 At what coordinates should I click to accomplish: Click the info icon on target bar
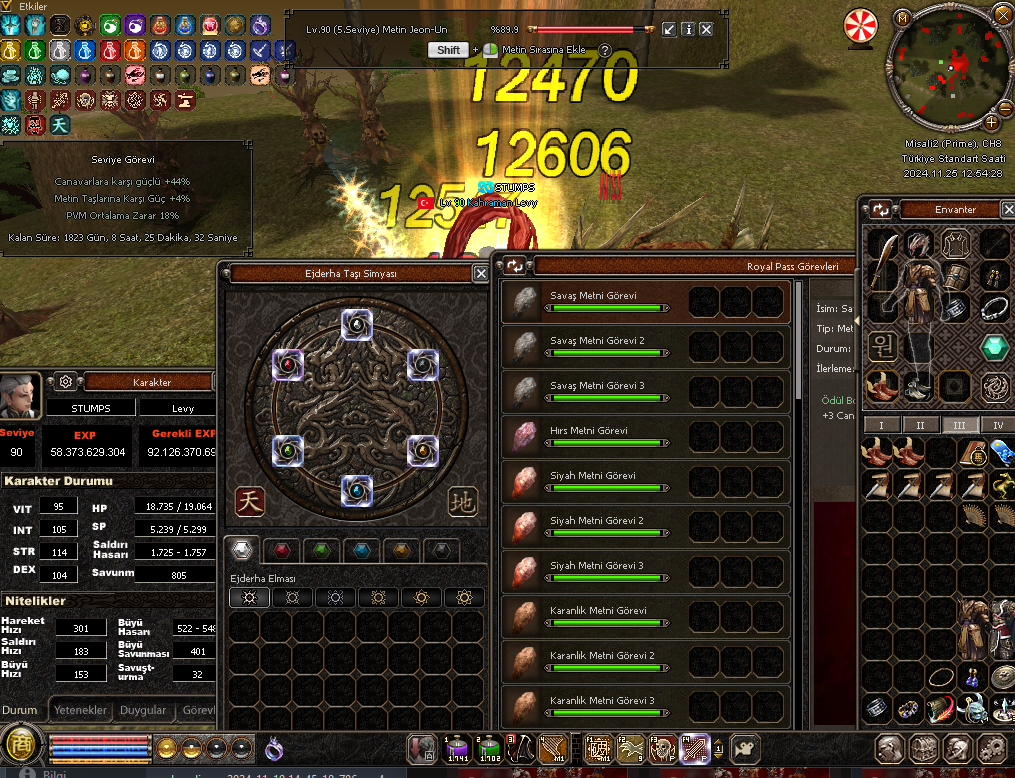688,30
